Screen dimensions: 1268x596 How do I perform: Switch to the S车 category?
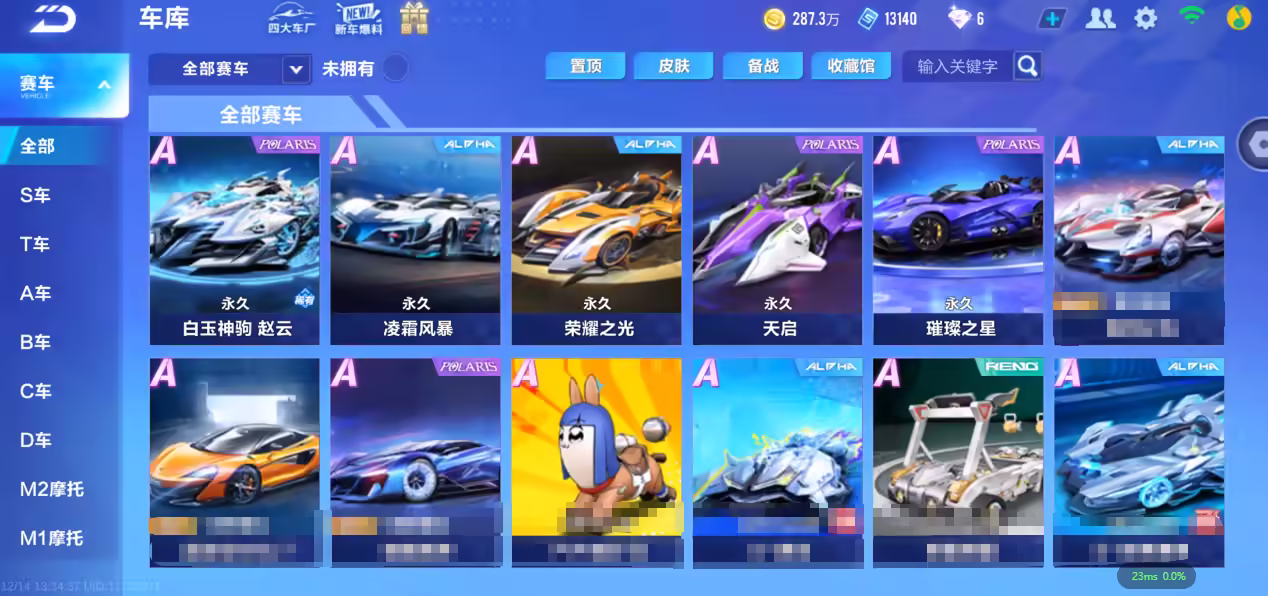[36, 195]
